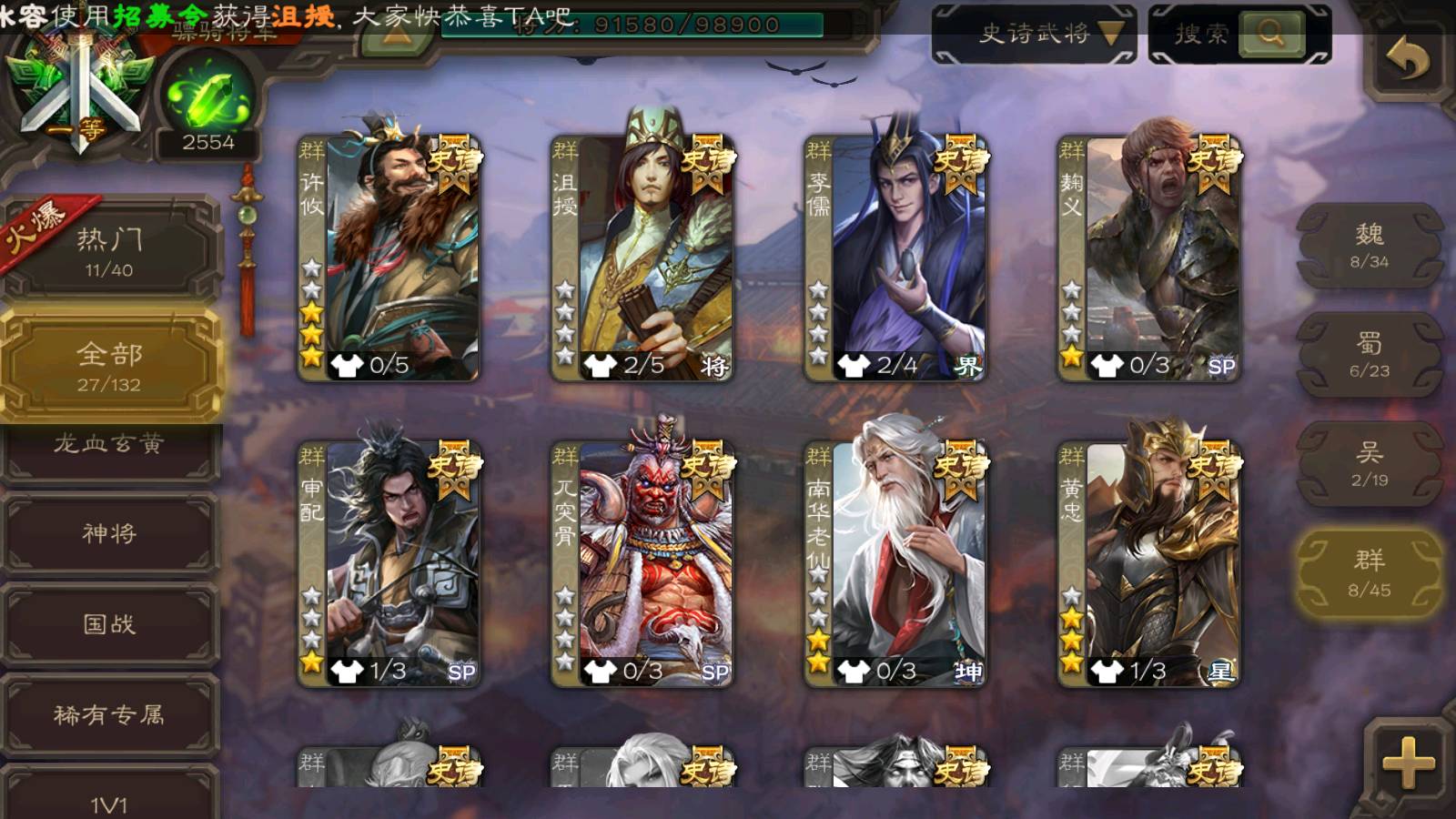
Task: Go back with the return arrow
Action: tap(1407, 60)
